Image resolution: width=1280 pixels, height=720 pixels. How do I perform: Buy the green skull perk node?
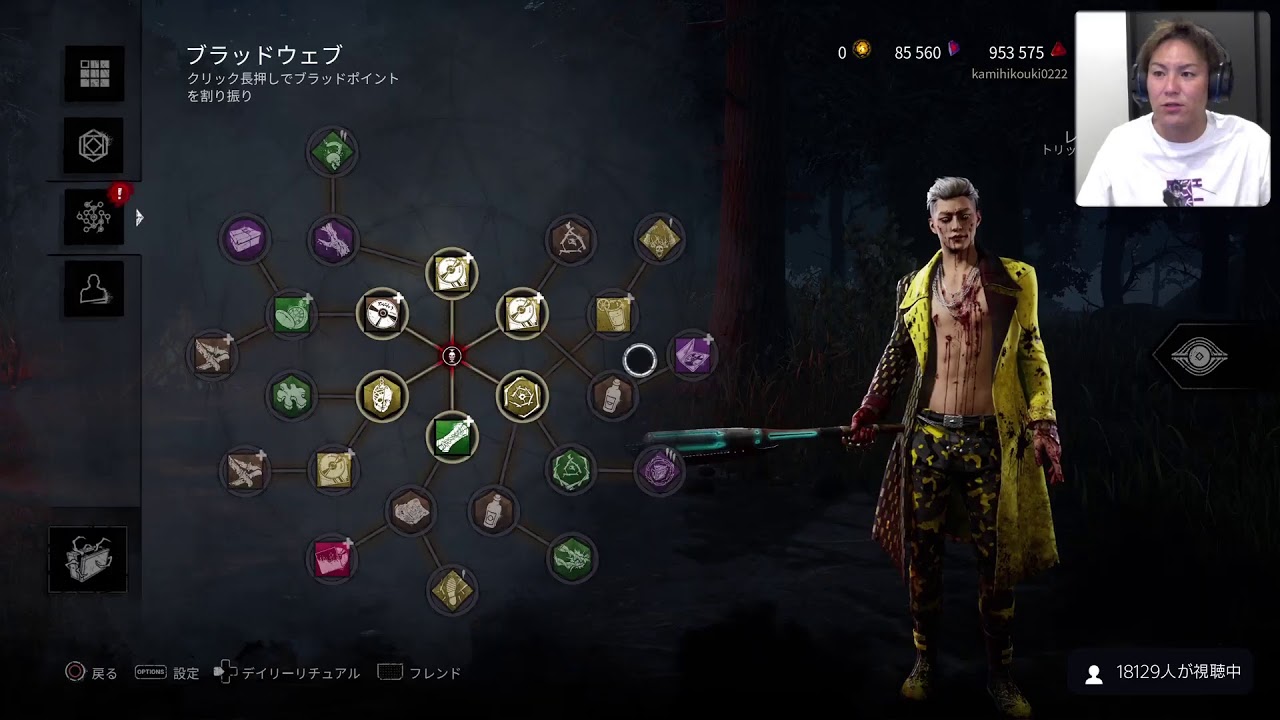pos(332,152)
